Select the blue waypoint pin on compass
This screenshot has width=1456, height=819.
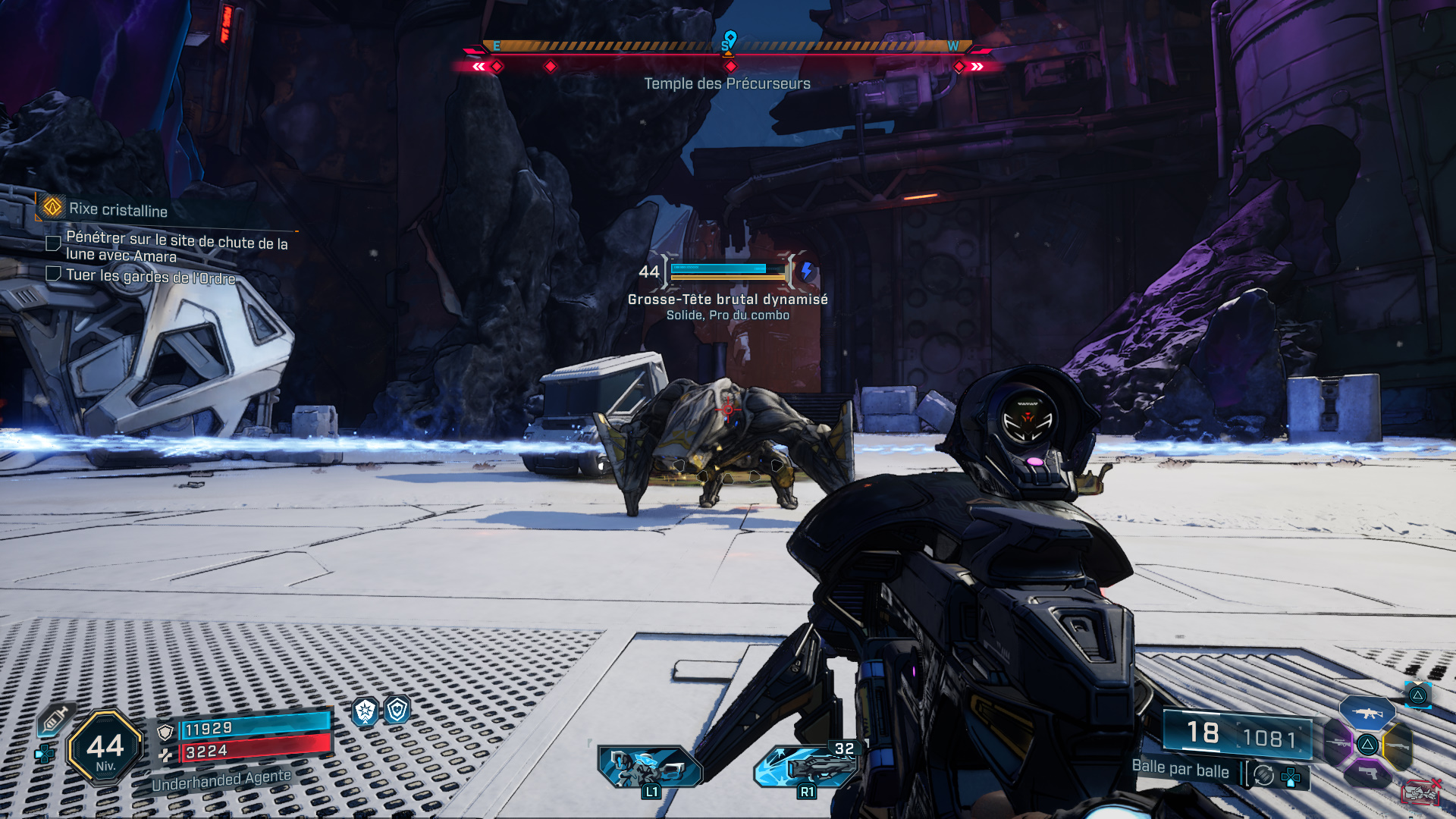(x=730, y=38)
